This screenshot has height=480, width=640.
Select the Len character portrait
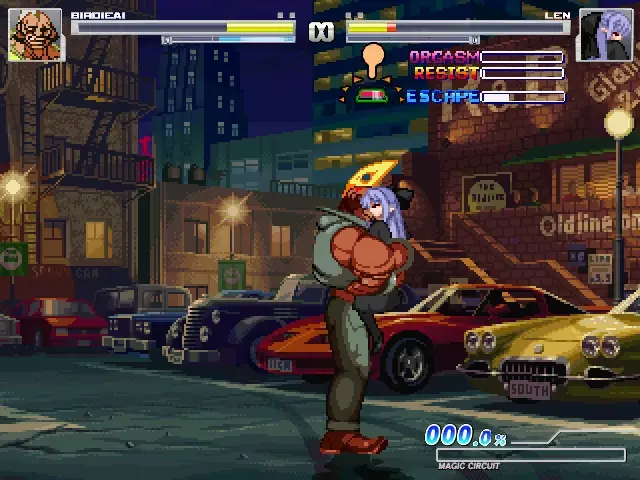pos(605,36)
